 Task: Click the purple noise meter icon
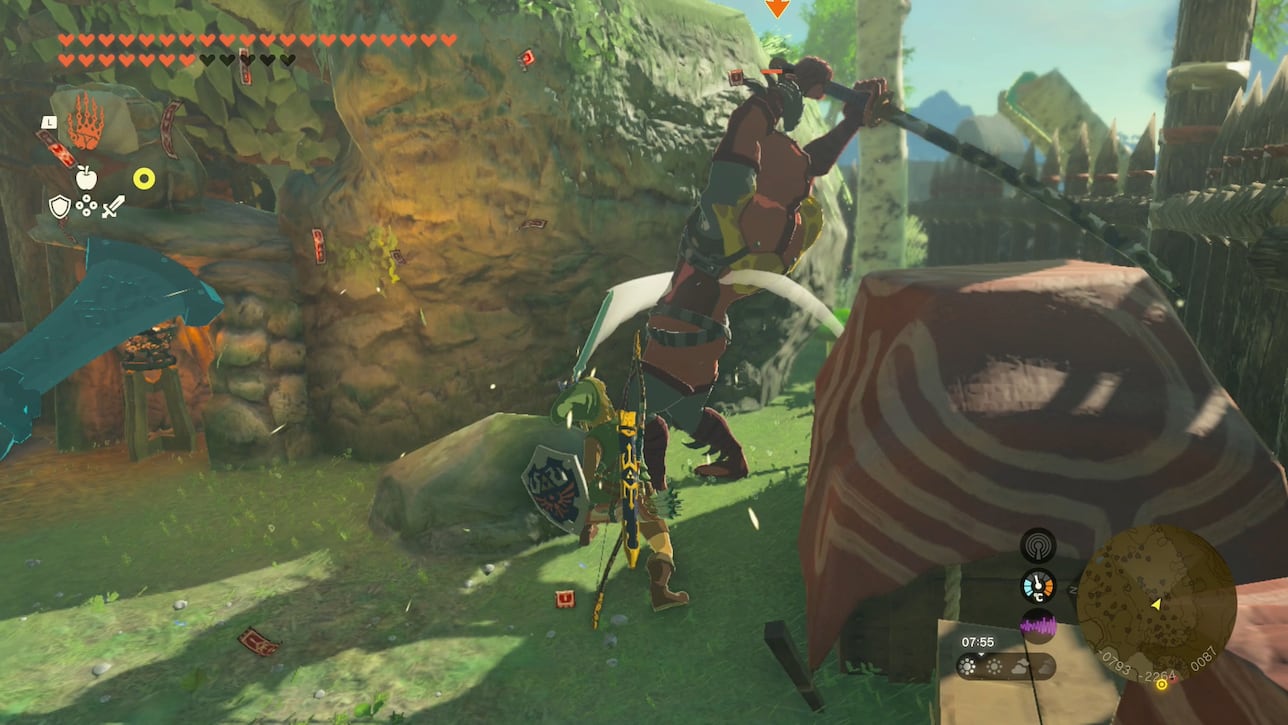point(1038,625)
